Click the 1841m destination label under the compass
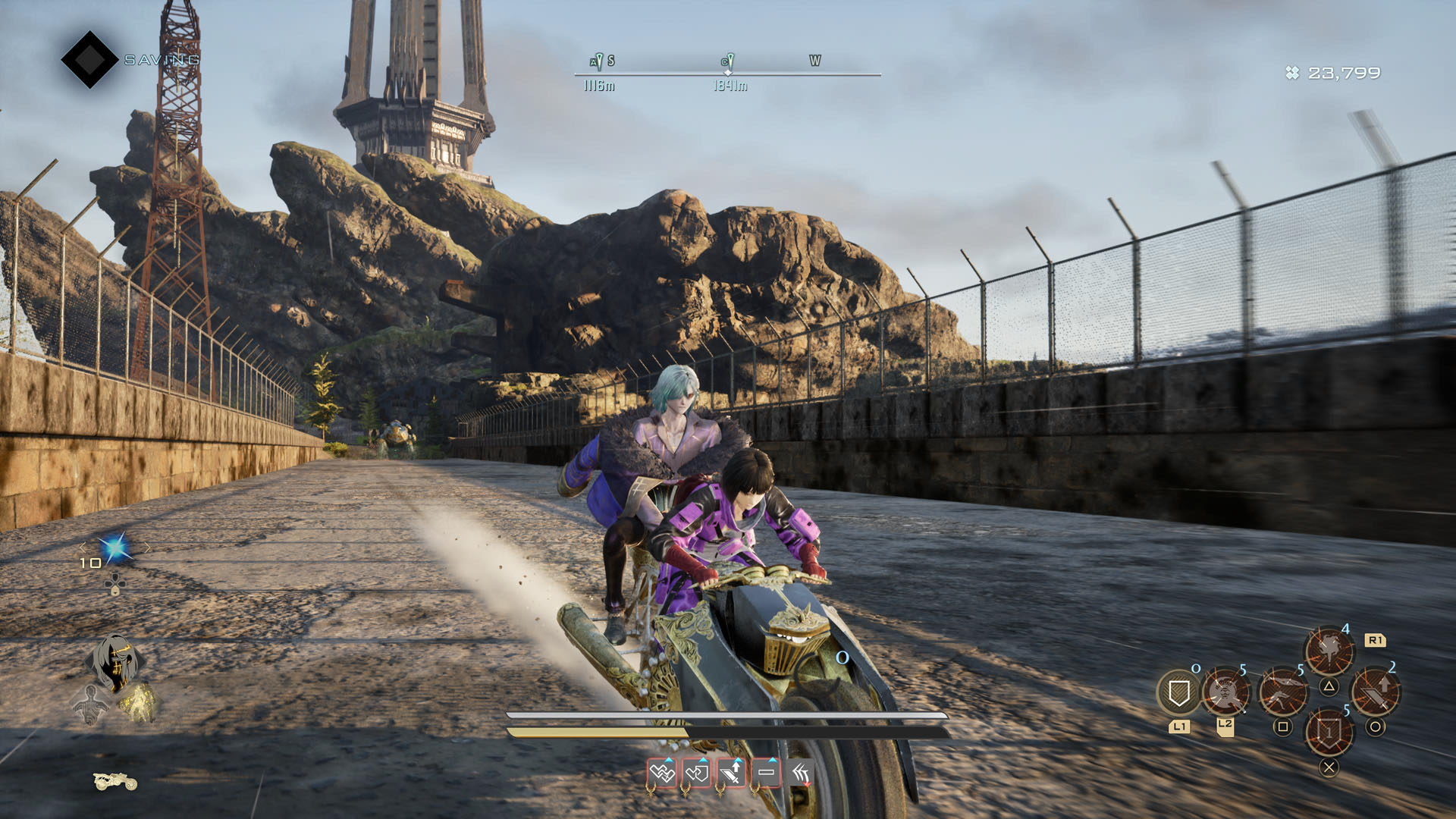This screenshot has width=1456, height=819. 730,86
